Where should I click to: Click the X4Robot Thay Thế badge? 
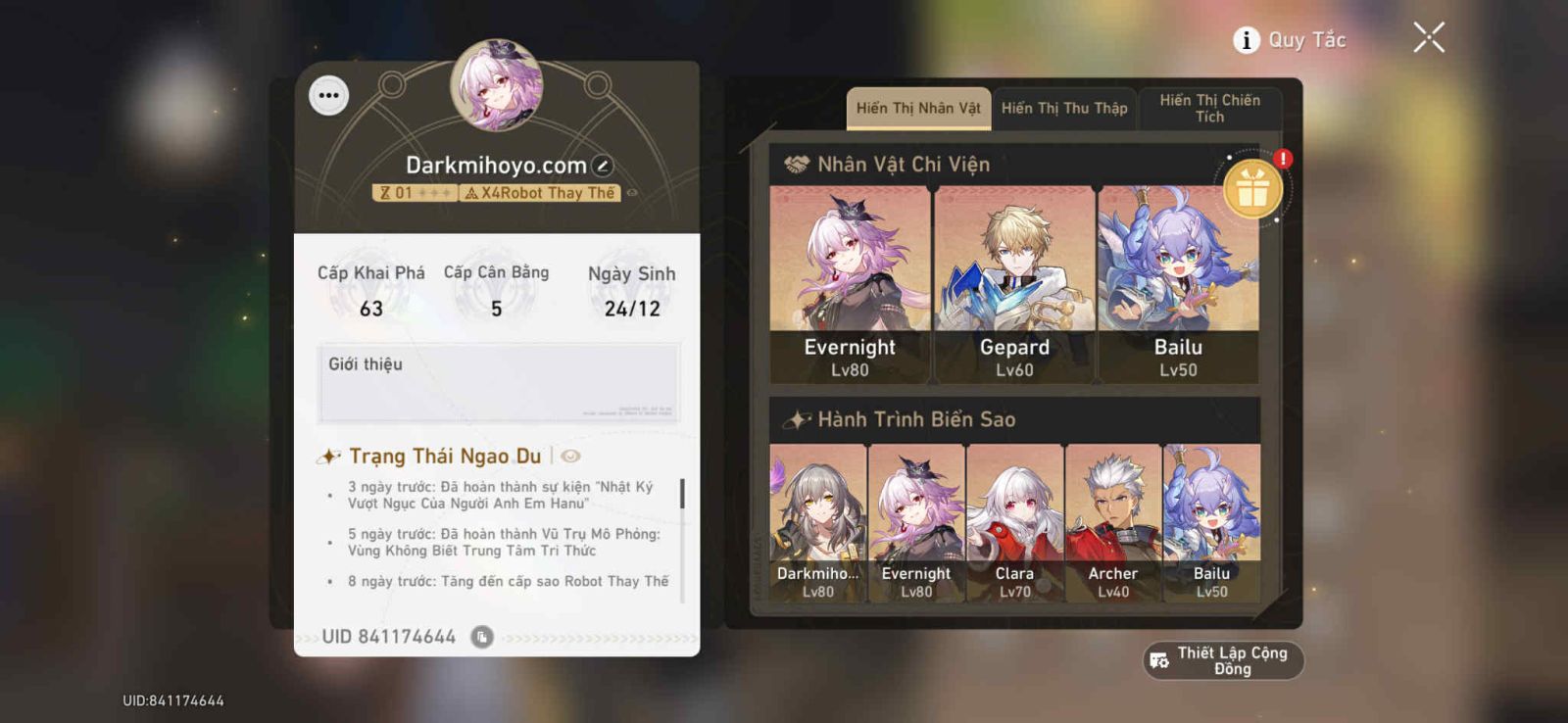(x=538, y=193)
